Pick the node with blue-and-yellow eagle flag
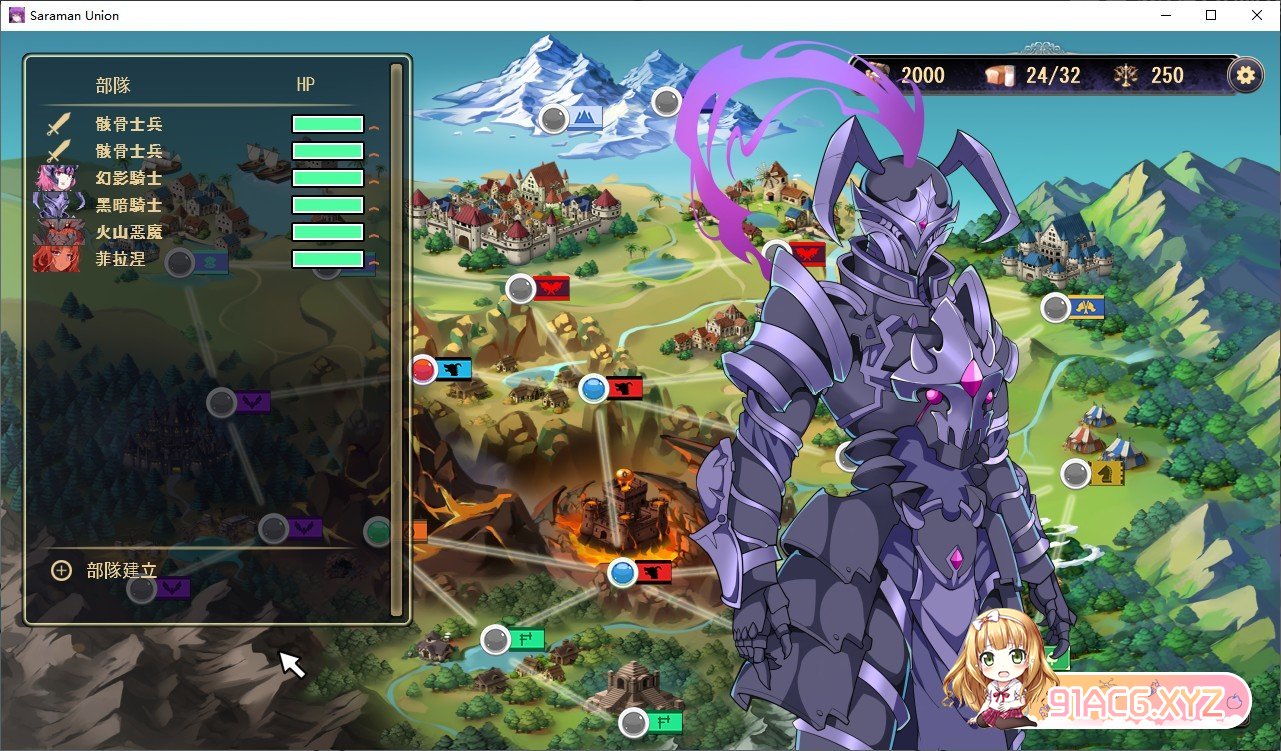 1055,307
